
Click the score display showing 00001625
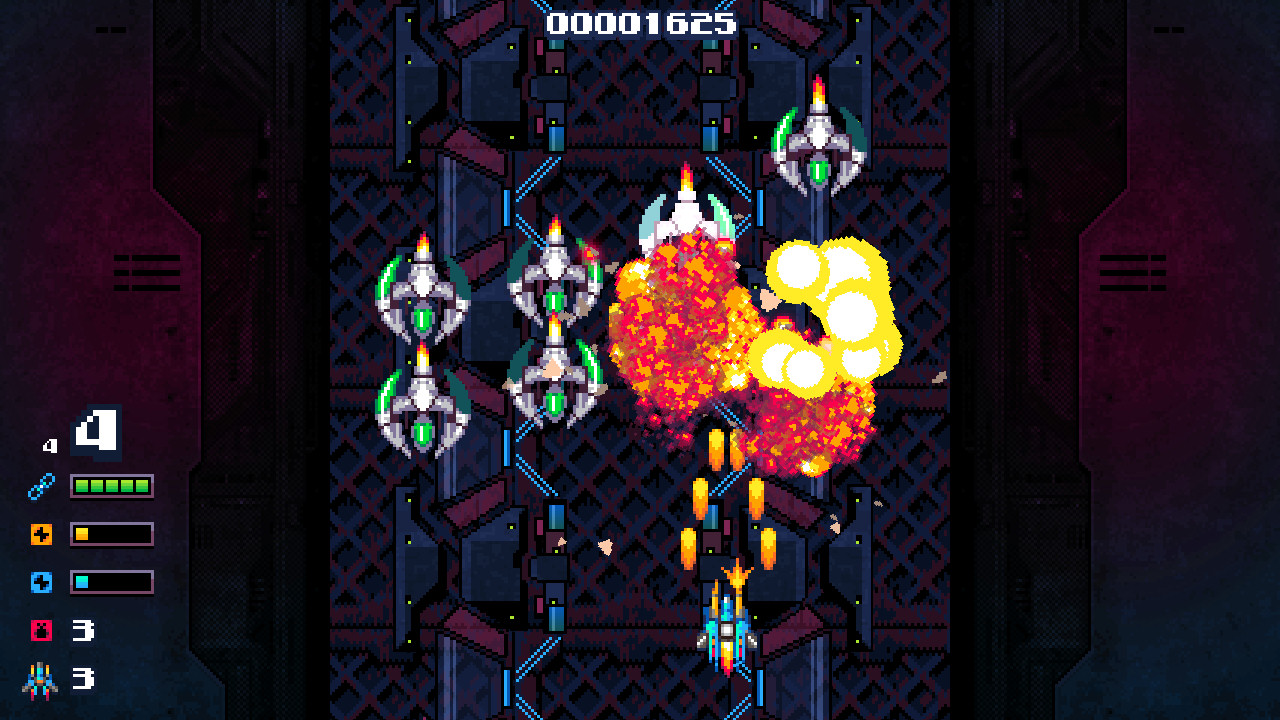coord(639,25)
